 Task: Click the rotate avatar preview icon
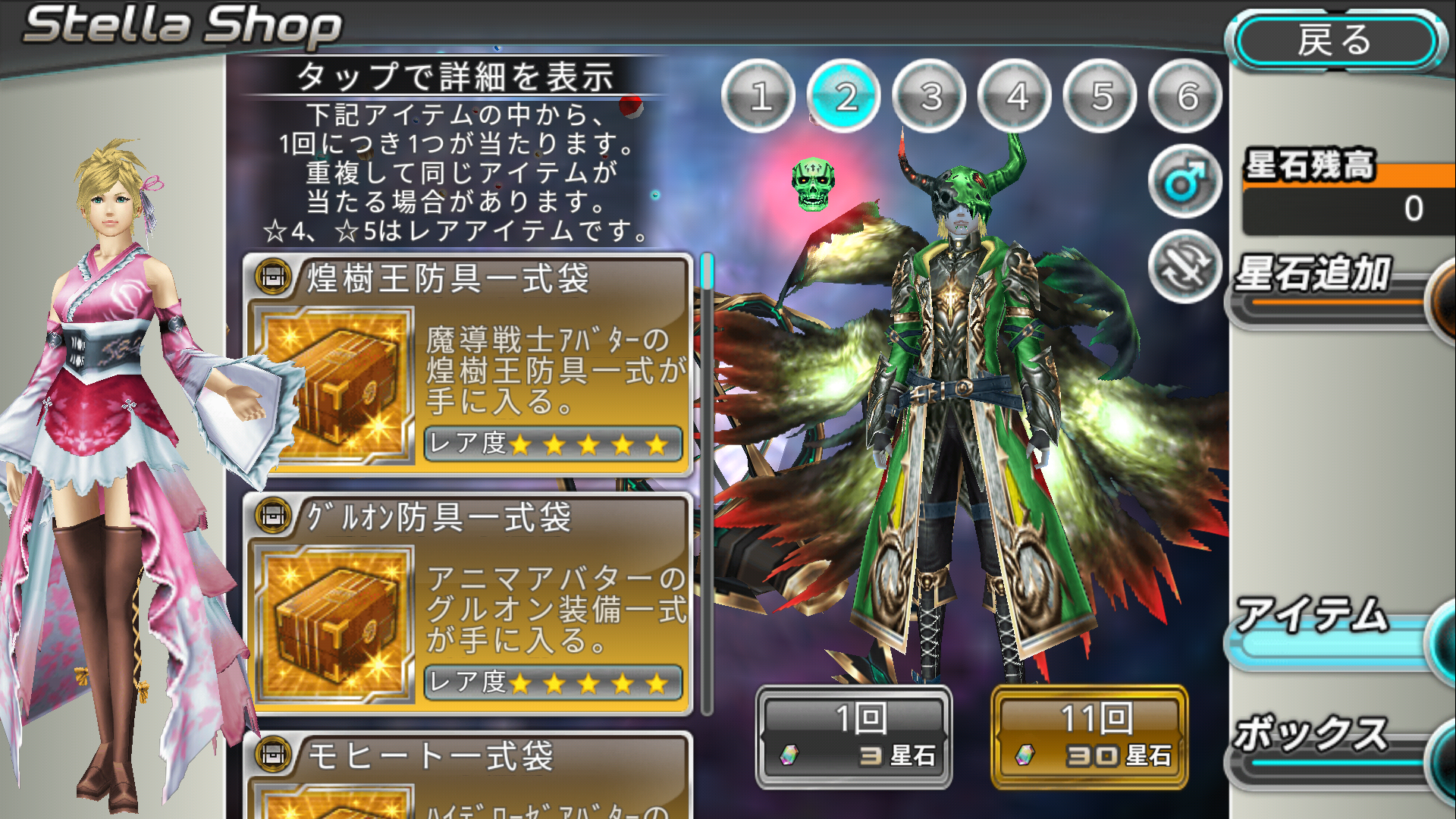pyautogui.click(x=1184, y=266)
